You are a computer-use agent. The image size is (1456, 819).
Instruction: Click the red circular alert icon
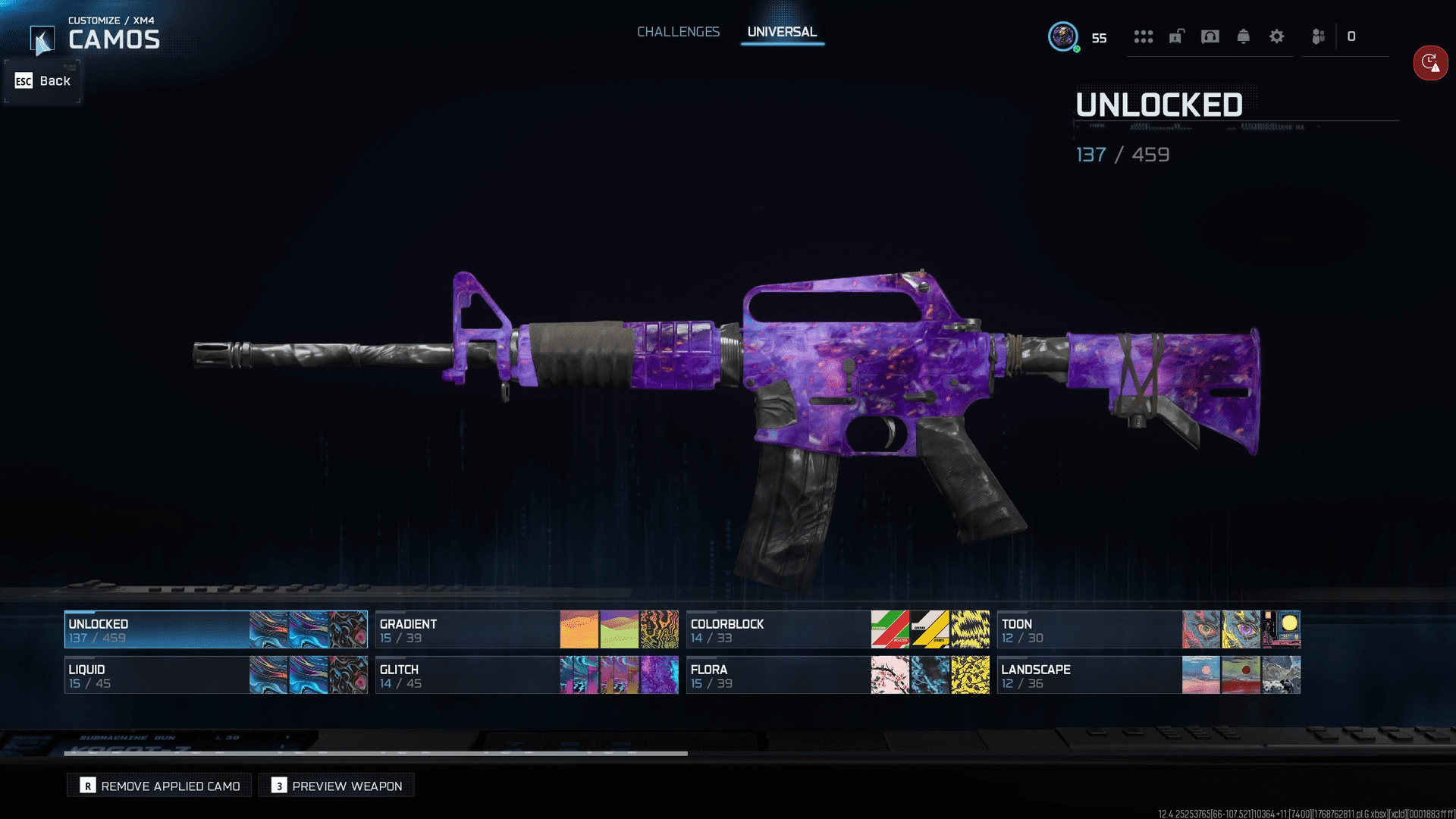point(1430,63)
